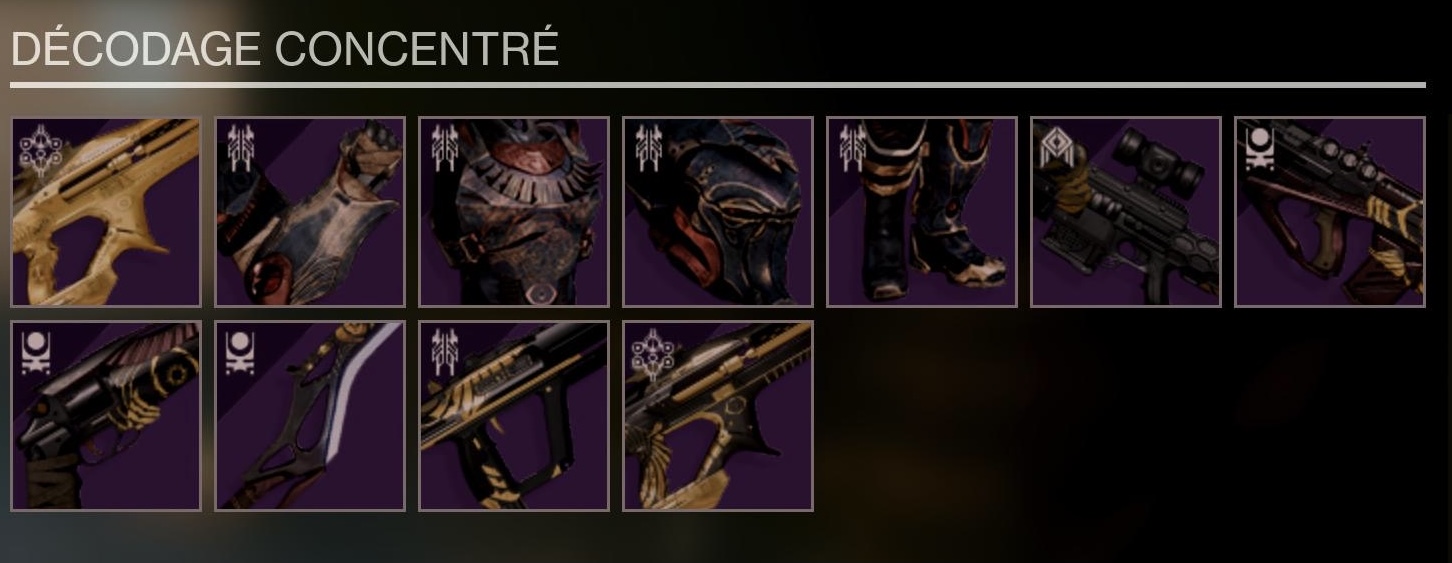Select the all-gold rifle tile
The width and height of the screenshot is (1452, 563).
click(x=106, y=212)
